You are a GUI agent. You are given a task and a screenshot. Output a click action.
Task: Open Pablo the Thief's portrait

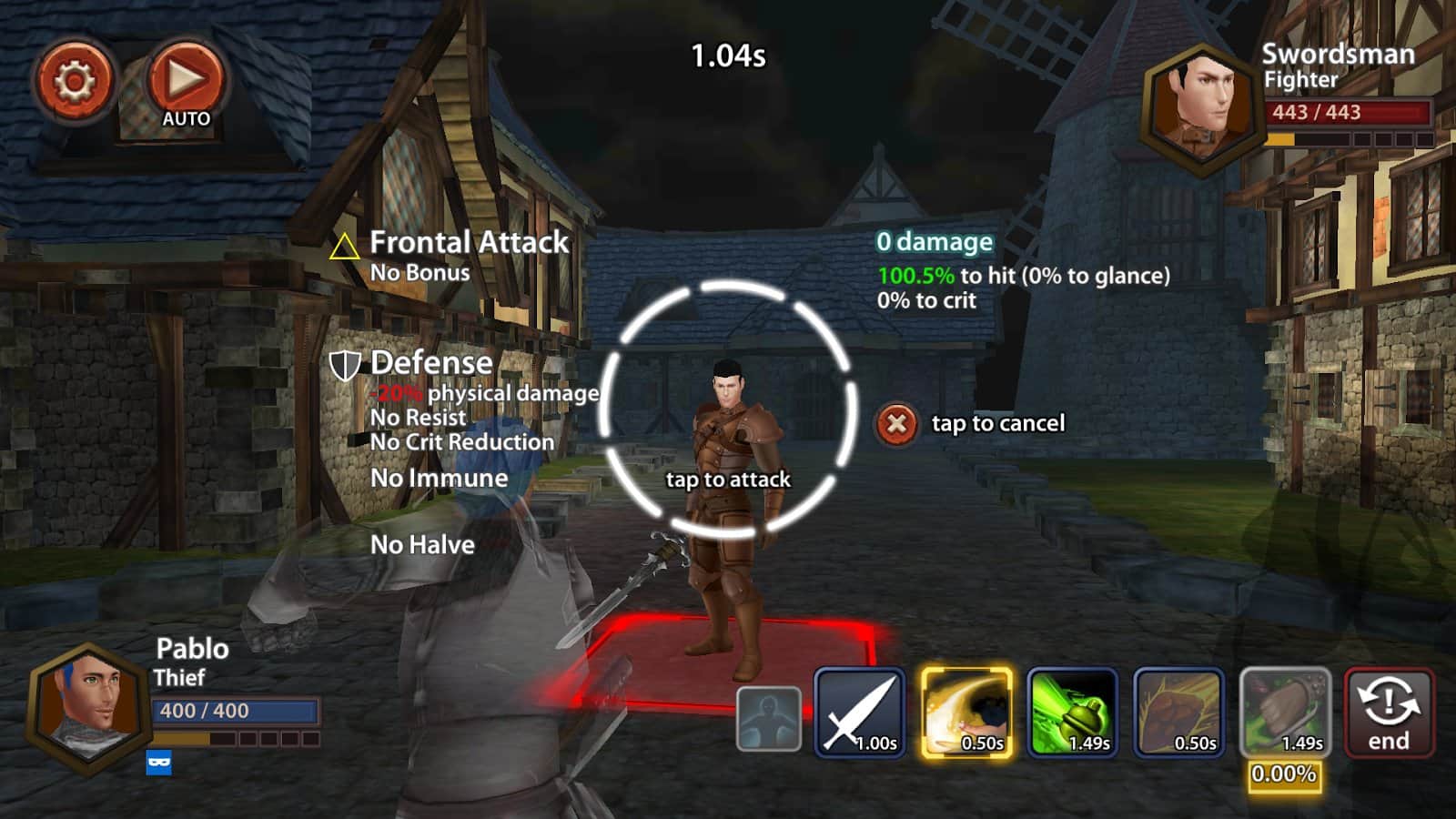click(x=88, y=707)
